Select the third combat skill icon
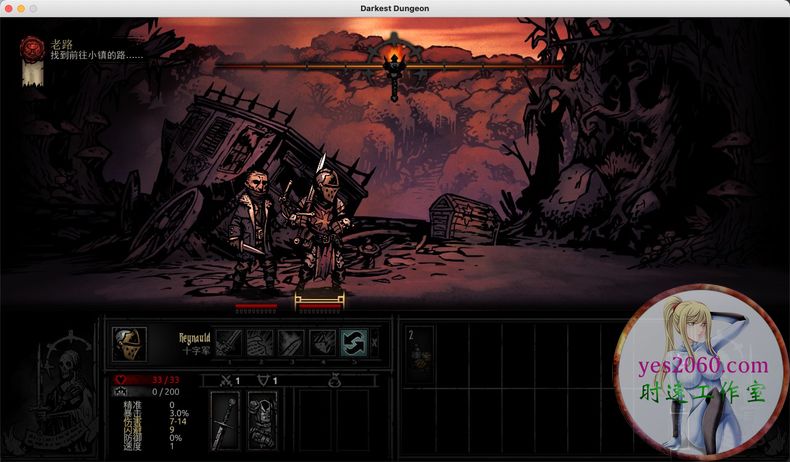The image size is (790, 462). click(291, 343)
